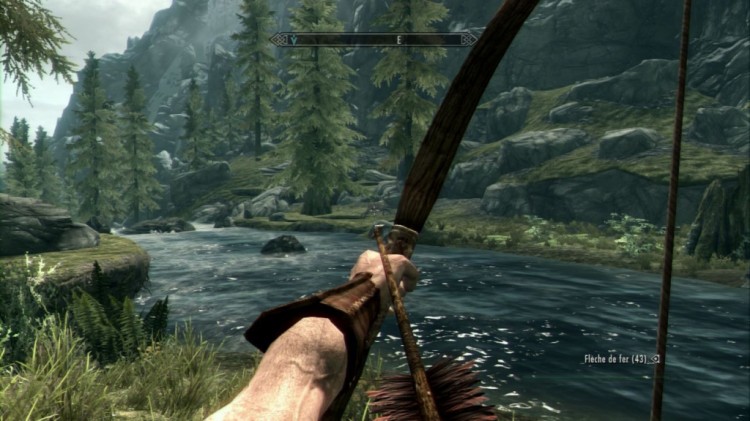Click the compass bar
This screenshot has height=421, width=750.
[x=373, y=39]
